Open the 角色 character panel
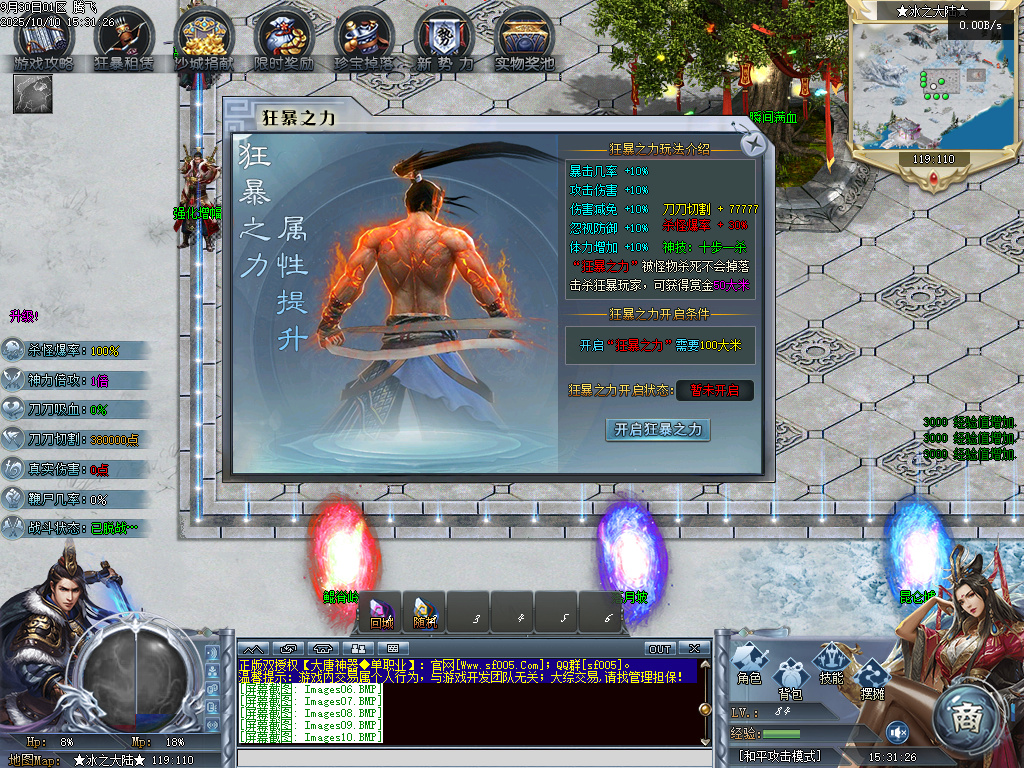Screen dimensions: 1024x768 749,663
